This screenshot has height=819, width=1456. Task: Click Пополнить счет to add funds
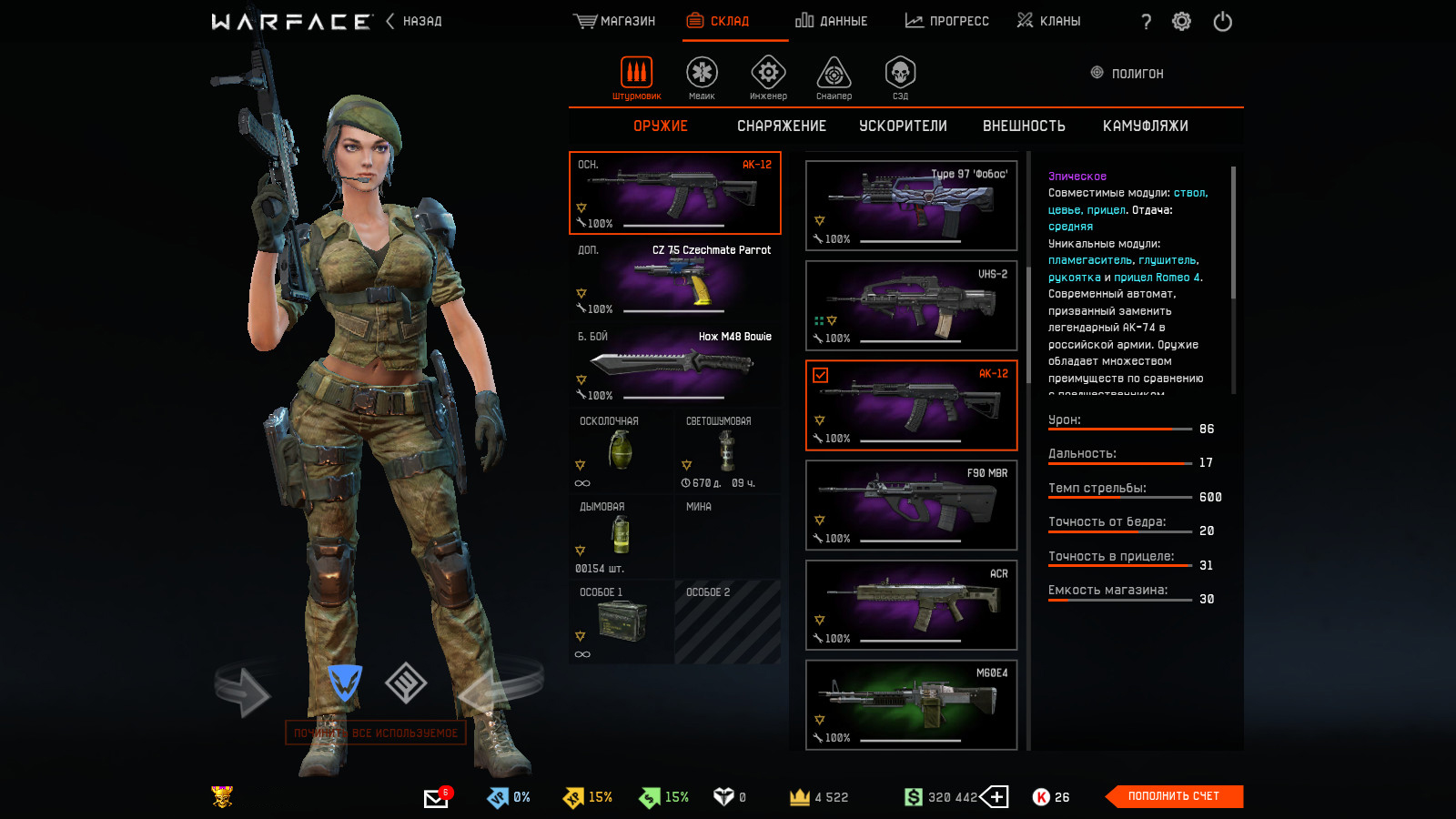click(1173, 796)
